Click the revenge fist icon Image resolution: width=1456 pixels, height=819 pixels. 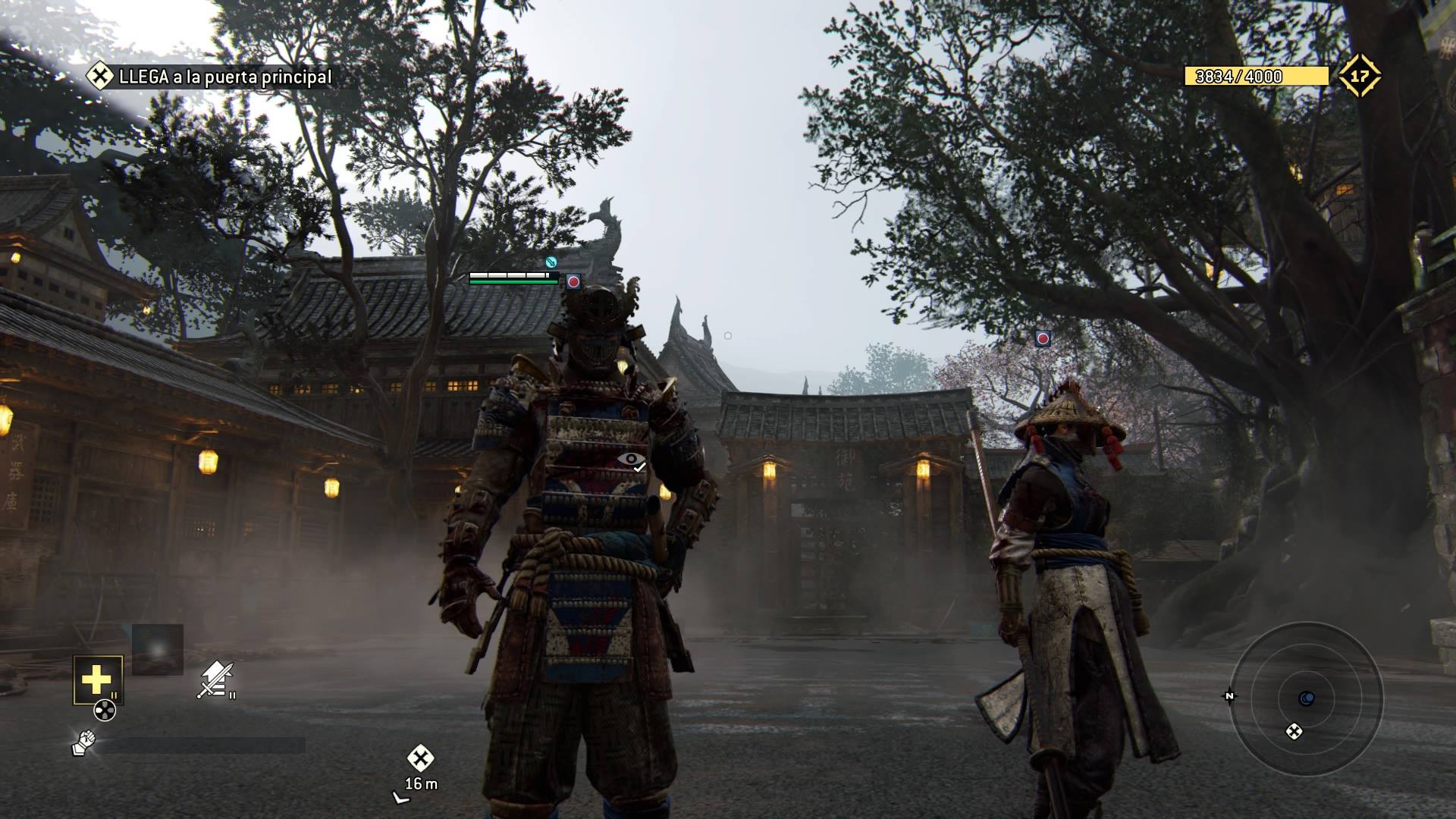click(x=83, y=743)
